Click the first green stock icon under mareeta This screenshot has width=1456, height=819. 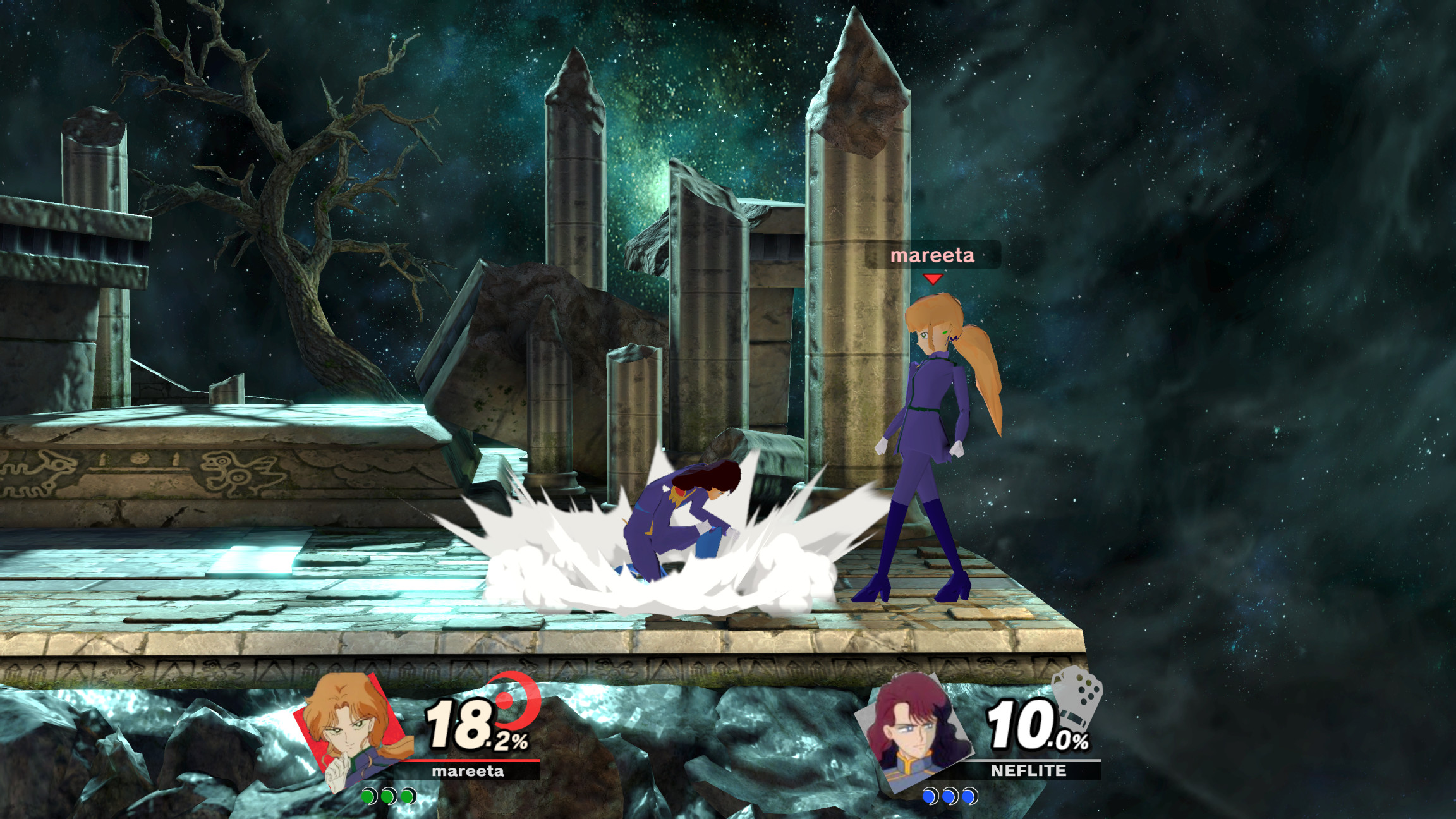pos(368,798)
